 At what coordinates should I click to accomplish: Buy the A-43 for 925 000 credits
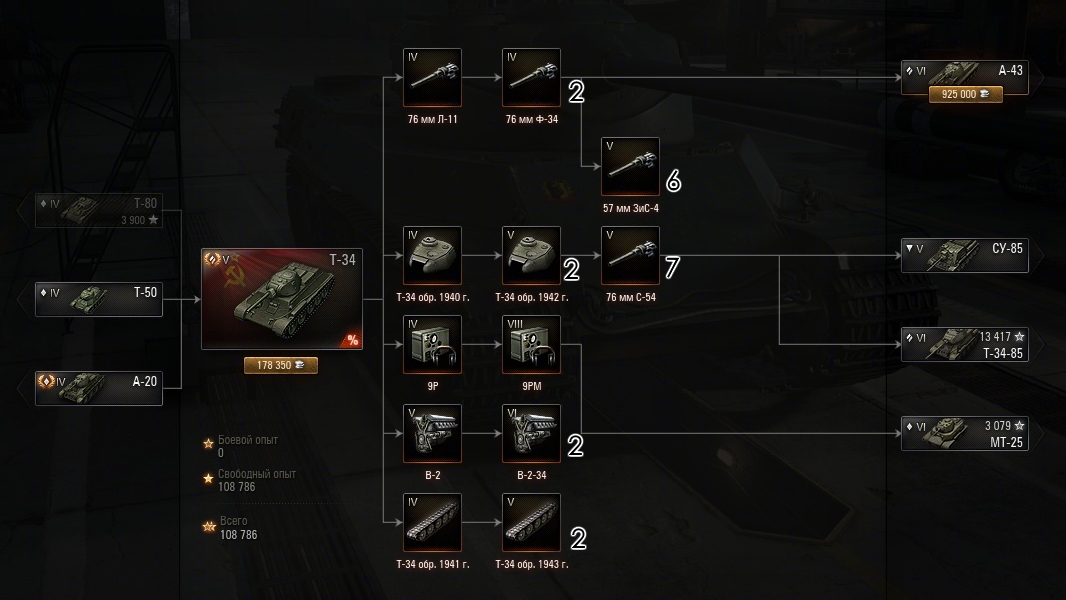[965, 94]
